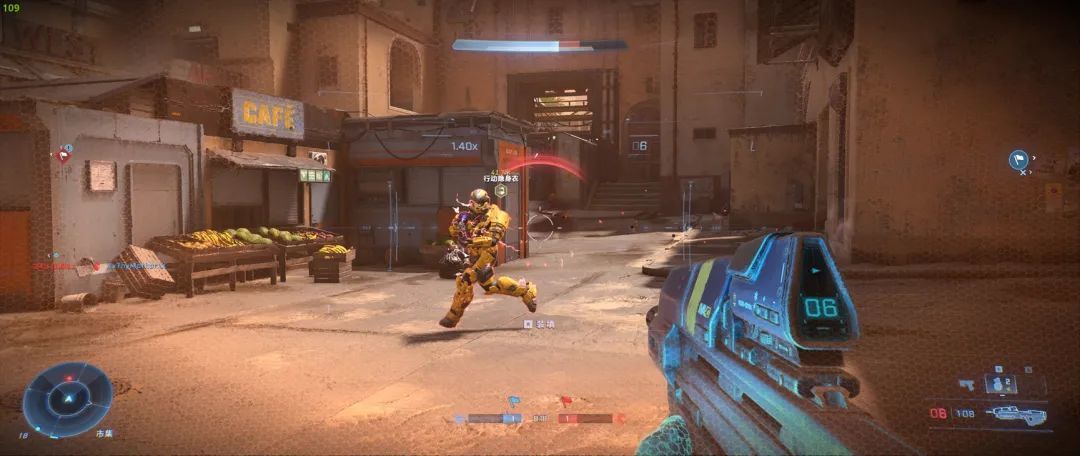The image size is (1080, 456).
Task: Select the grenade count slot
Action: [1000, 383]
